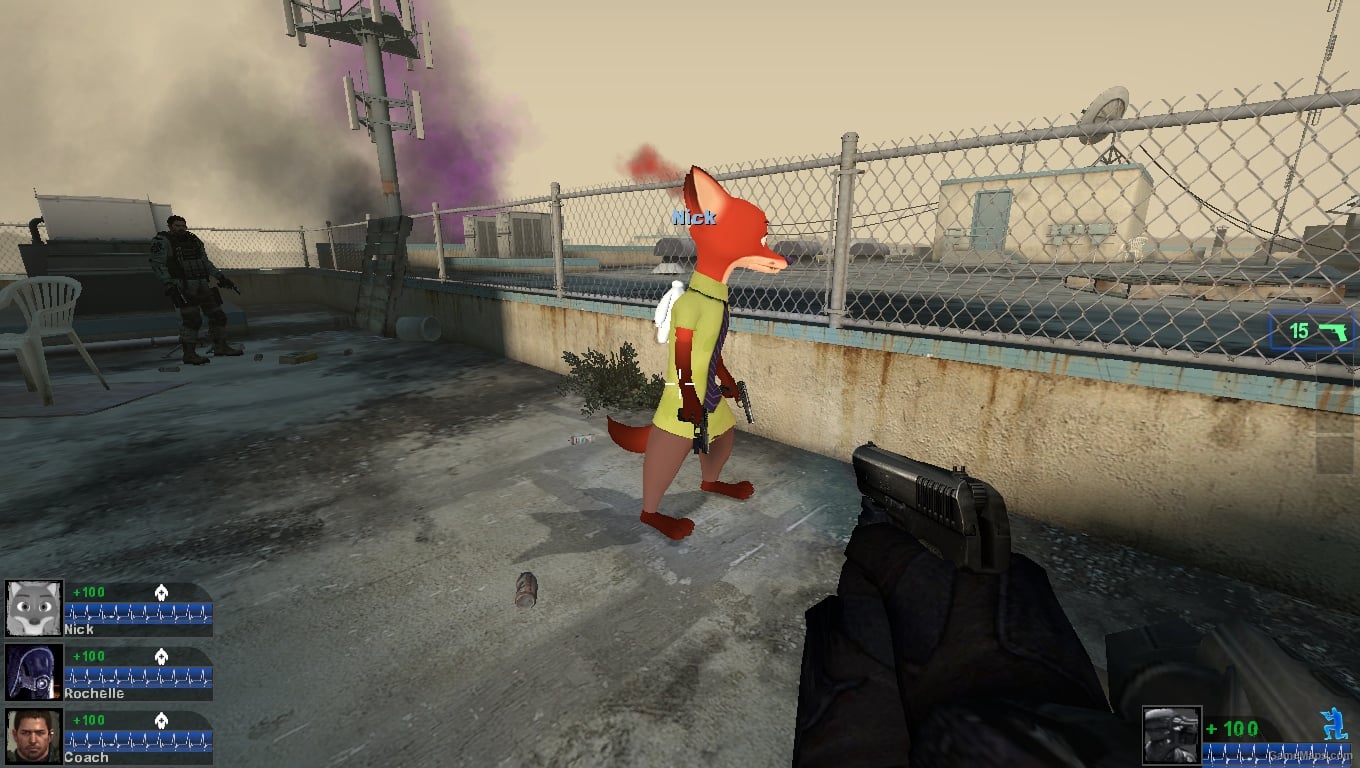Click the +100 beside your own portrait
Viewport: 1360px width, 768px height.
(1231, 728)
